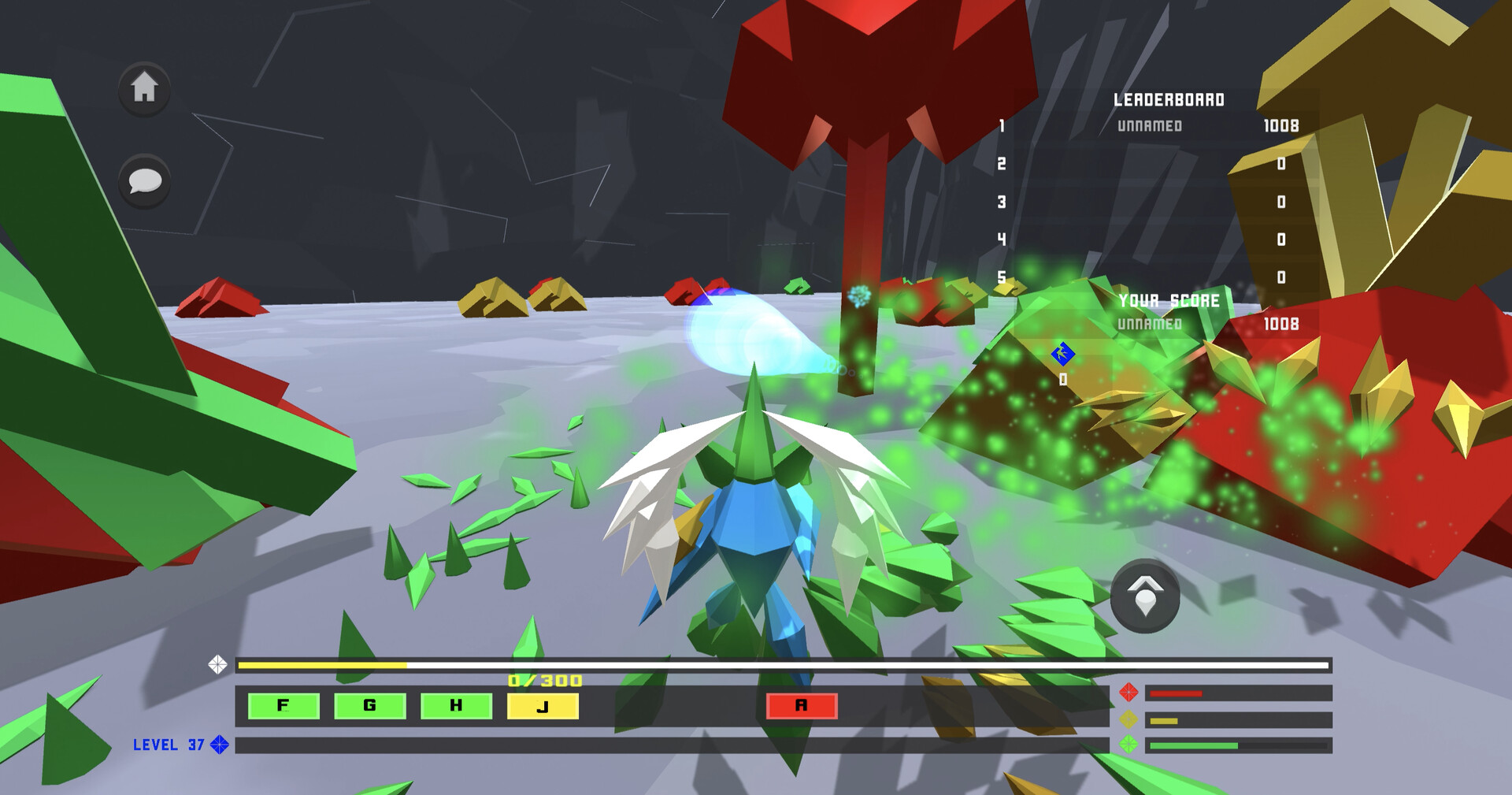
Task: Open the chat bubble icon
Action: [144, 183]
